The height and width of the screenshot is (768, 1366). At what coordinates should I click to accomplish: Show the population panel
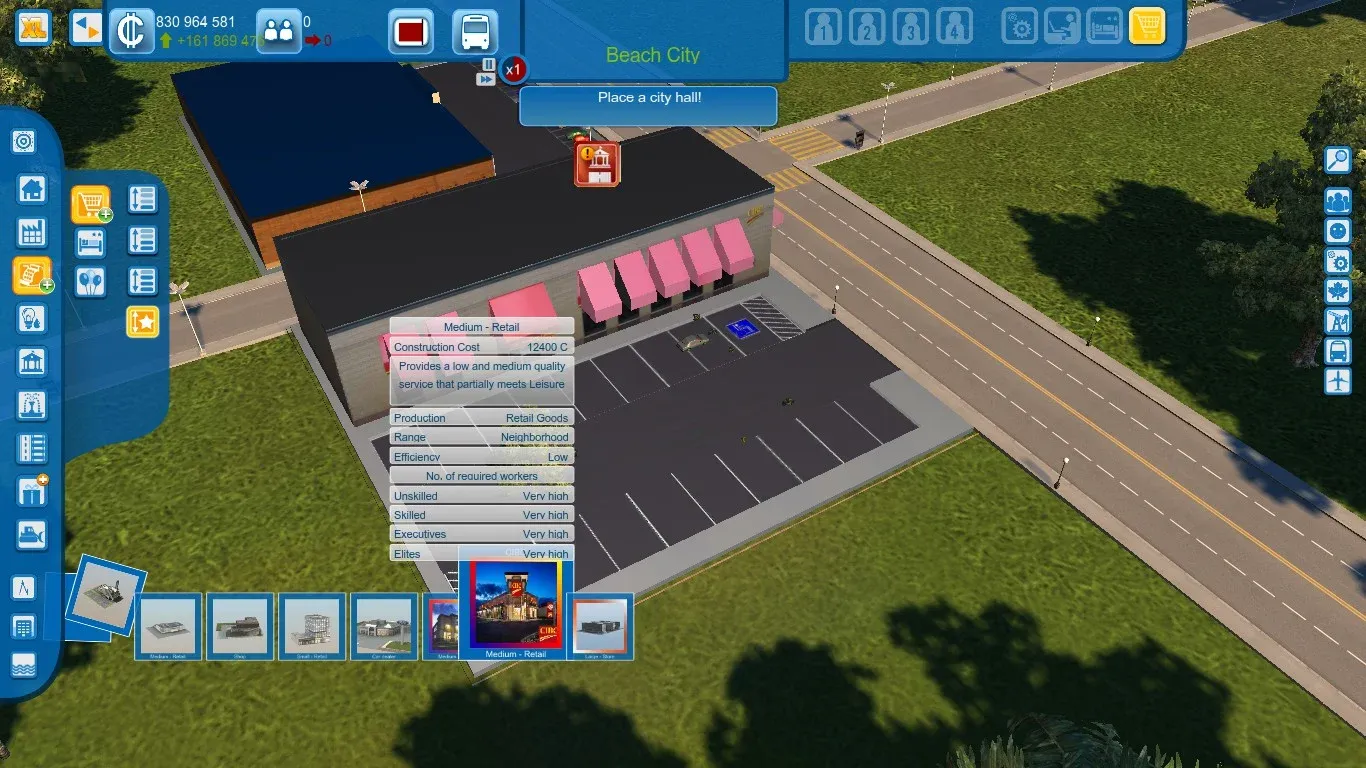point(278,30)
